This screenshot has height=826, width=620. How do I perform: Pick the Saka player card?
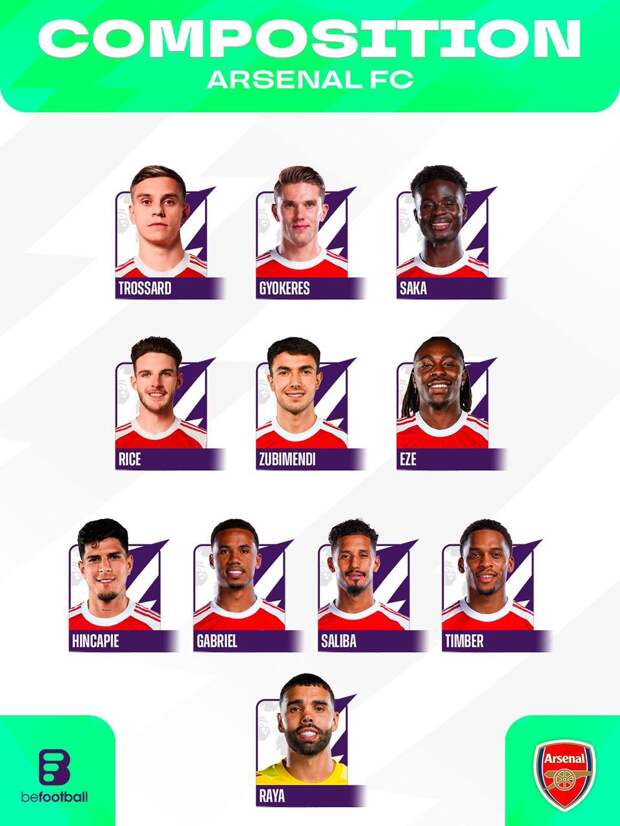click(445, 236)
